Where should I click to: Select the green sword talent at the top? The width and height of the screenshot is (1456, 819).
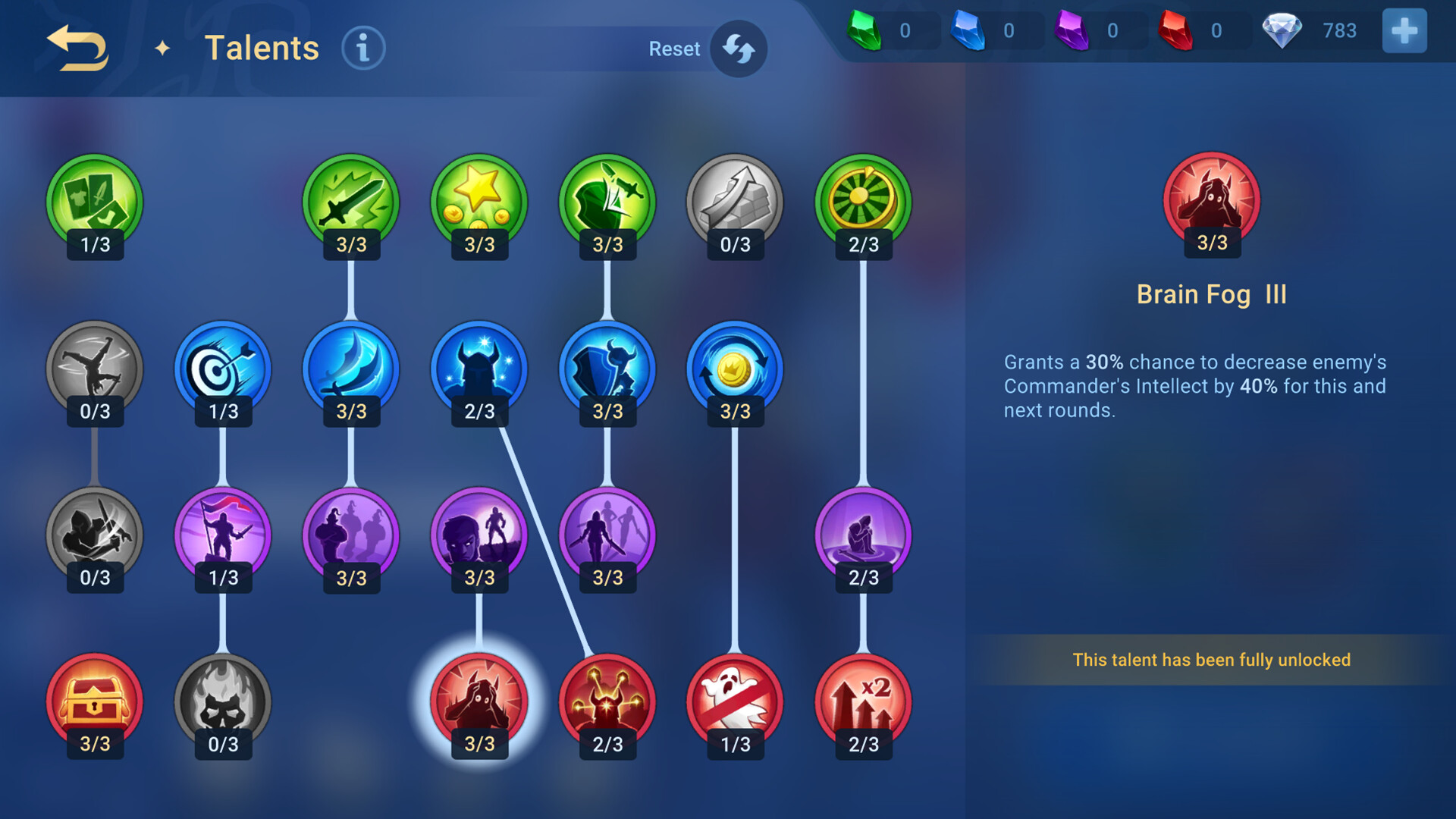(x=350, y=201)
